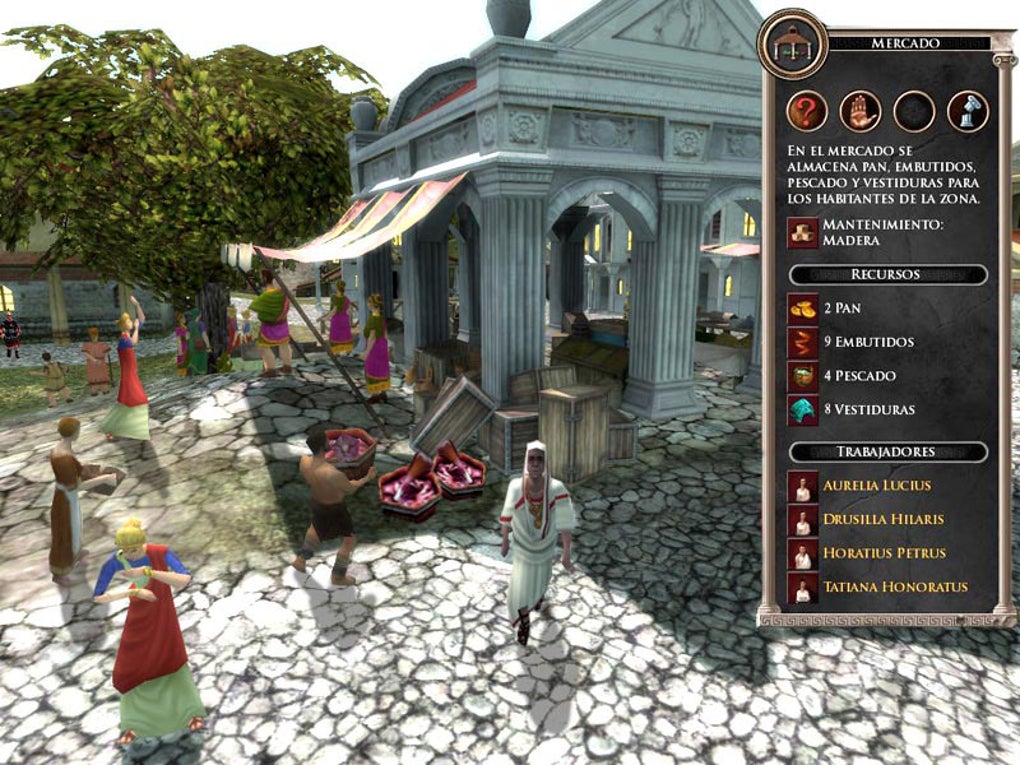Open worker Horatius Petrus
Image resolution: width=1020 pixels, height=765 pixels.
point(883,553)
